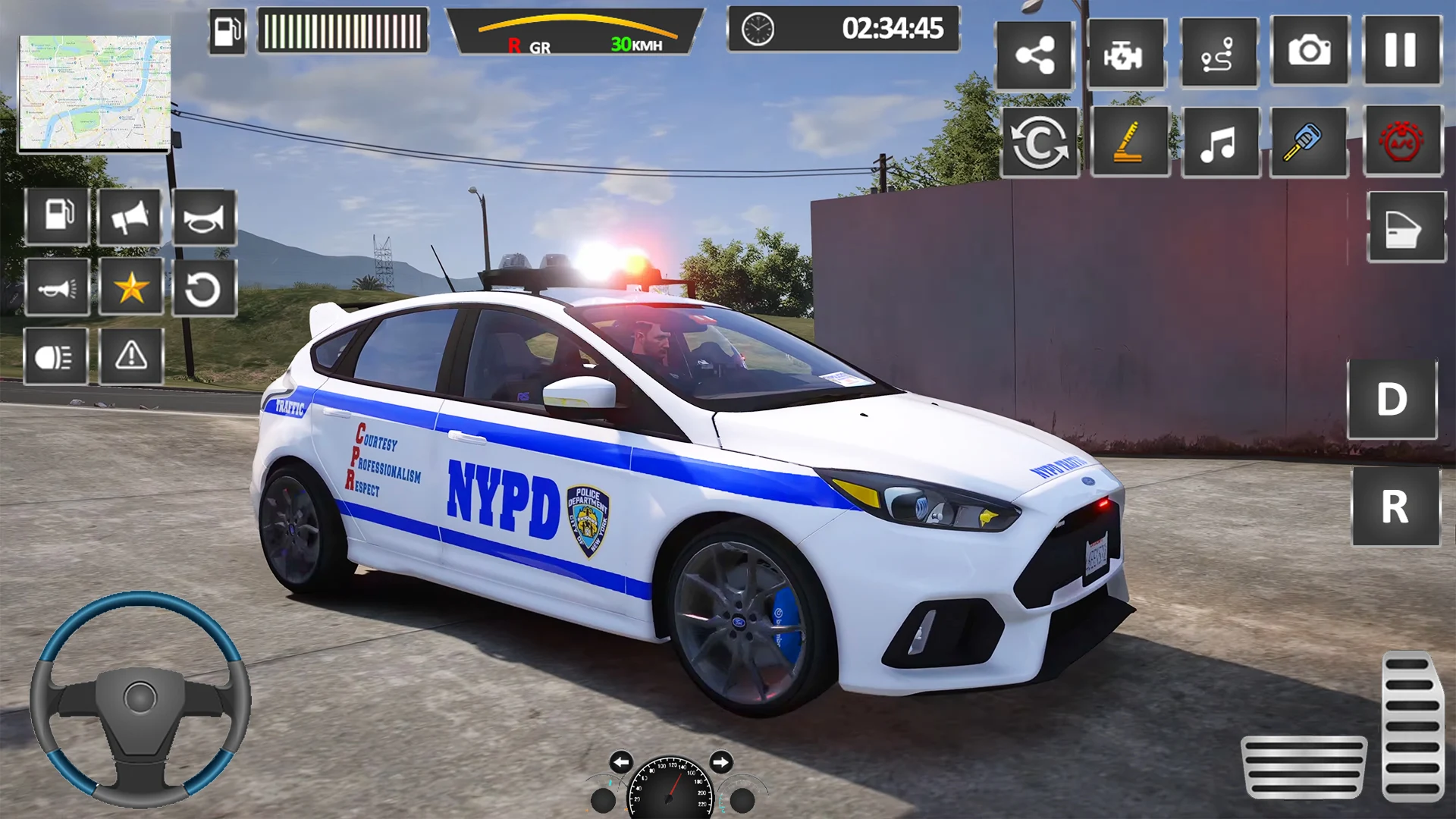The width and height of the screenshot is (1456, 819).
Task: Open the city minimap
Action: point(94,93)
